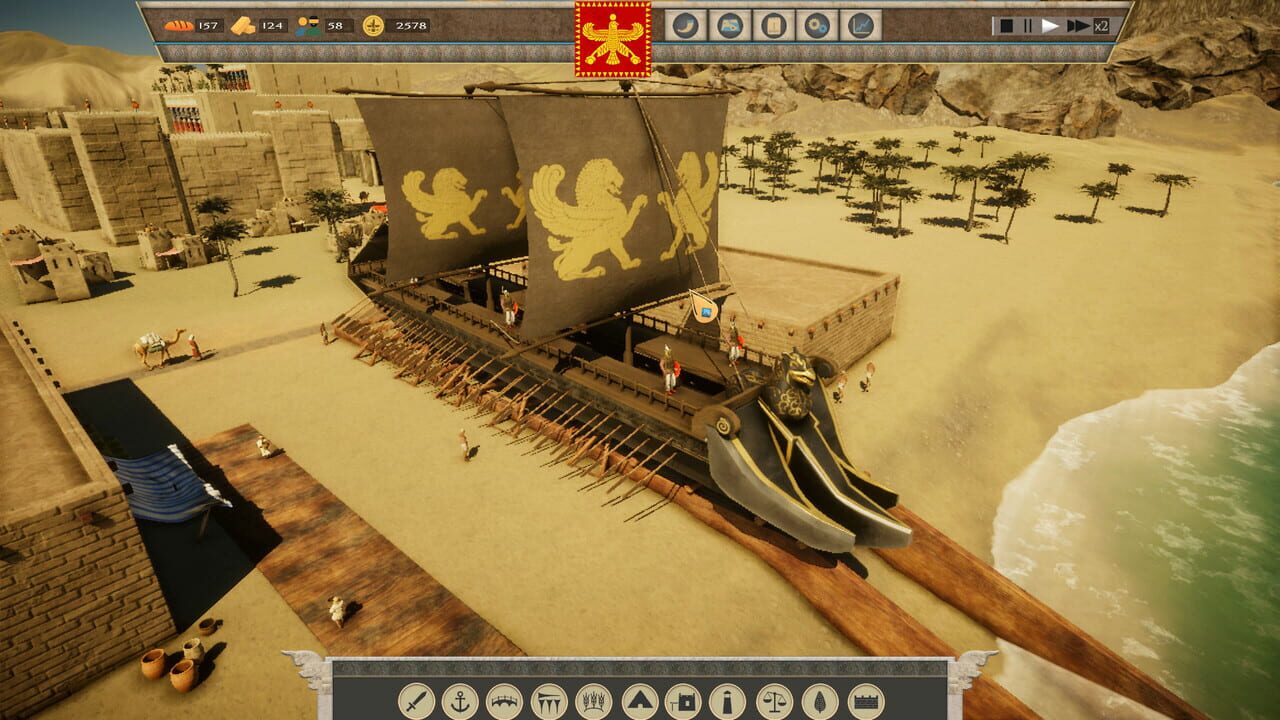Open the anchor harbor menu

[x=460, y=700]
